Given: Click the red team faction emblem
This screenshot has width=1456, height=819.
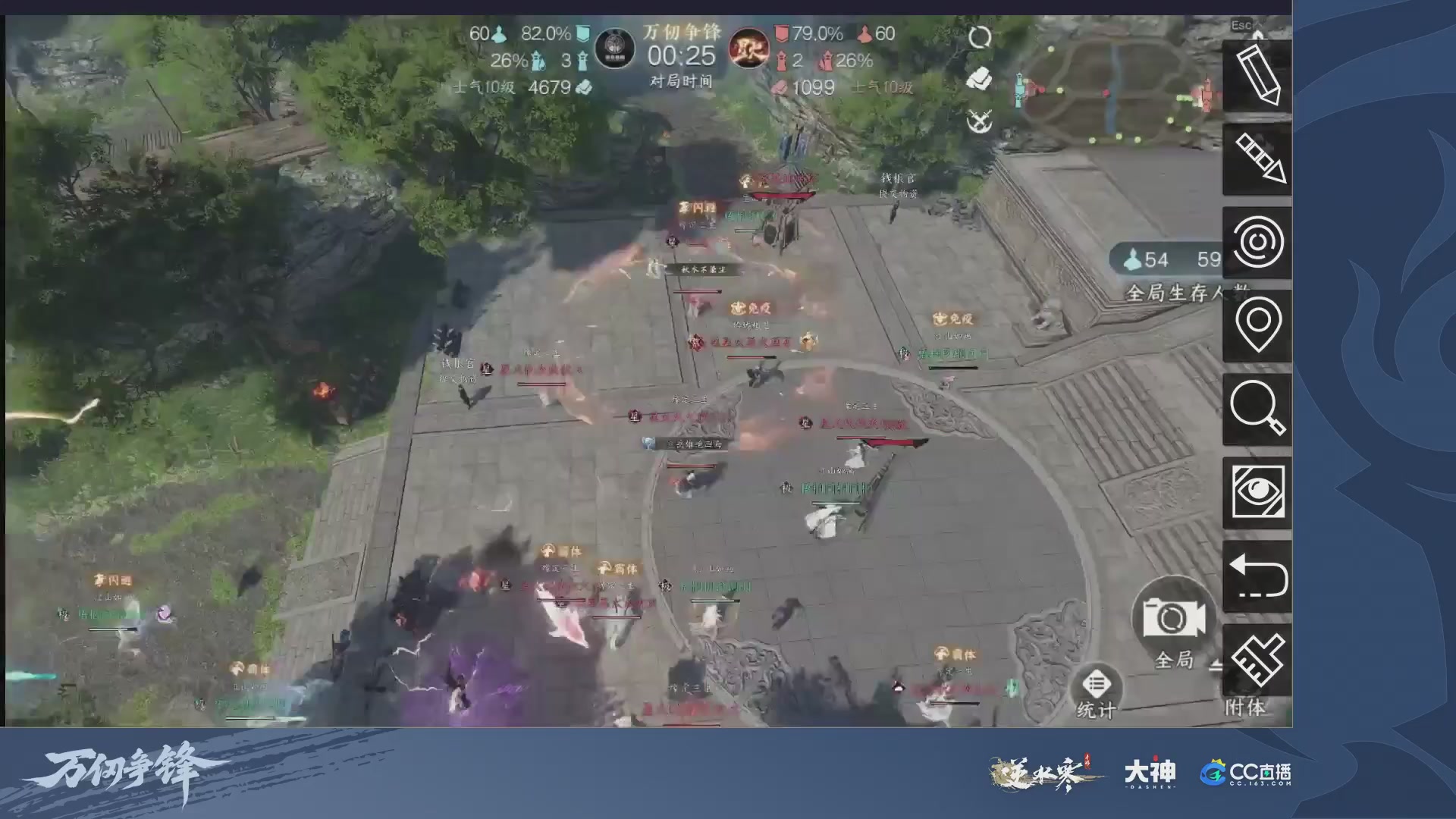Looking at the screenshot, I should 749,47.
